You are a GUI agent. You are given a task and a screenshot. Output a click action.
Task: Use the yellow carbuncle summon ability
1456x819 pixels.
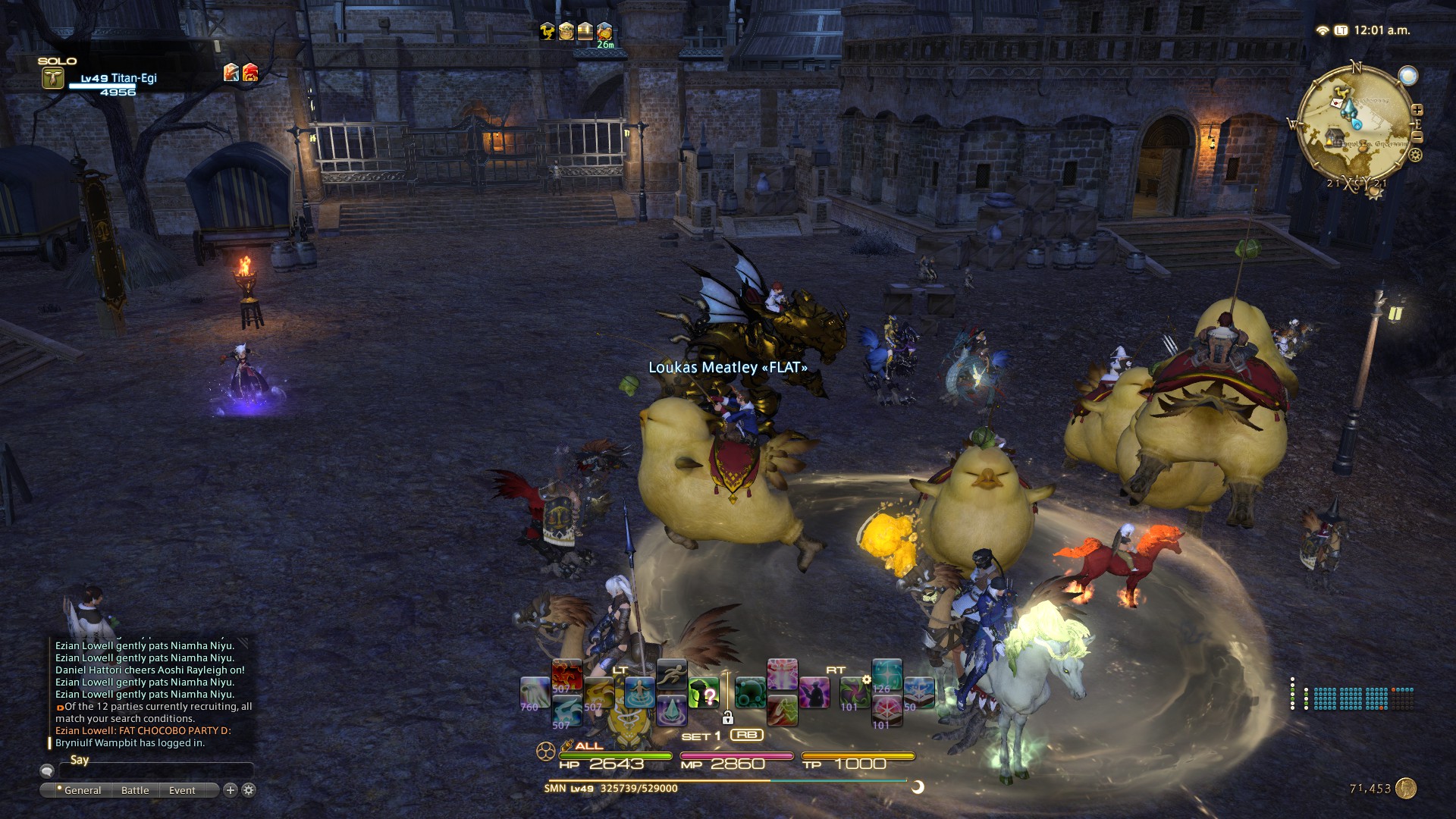click(598, 693)
